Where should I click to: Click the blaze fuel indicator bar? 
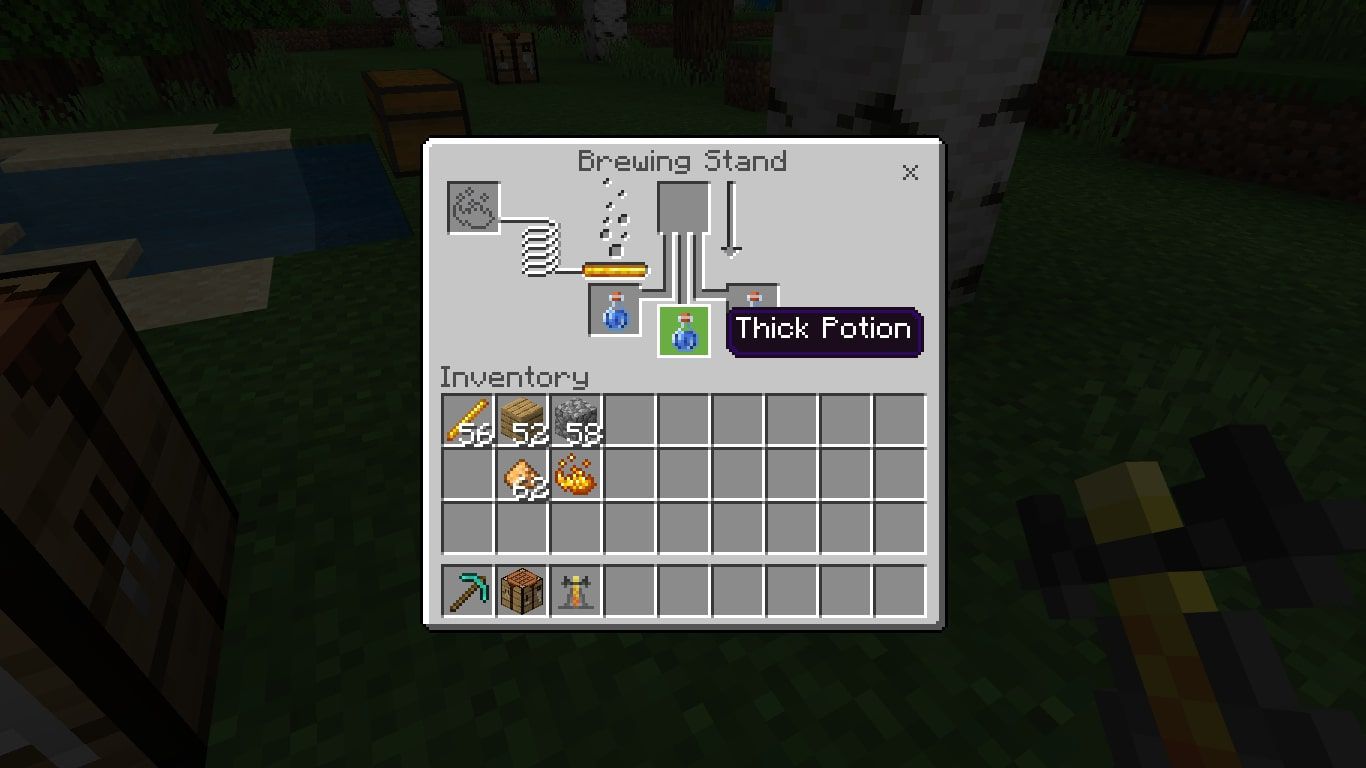pyautogui.click(x=614, y=269)
